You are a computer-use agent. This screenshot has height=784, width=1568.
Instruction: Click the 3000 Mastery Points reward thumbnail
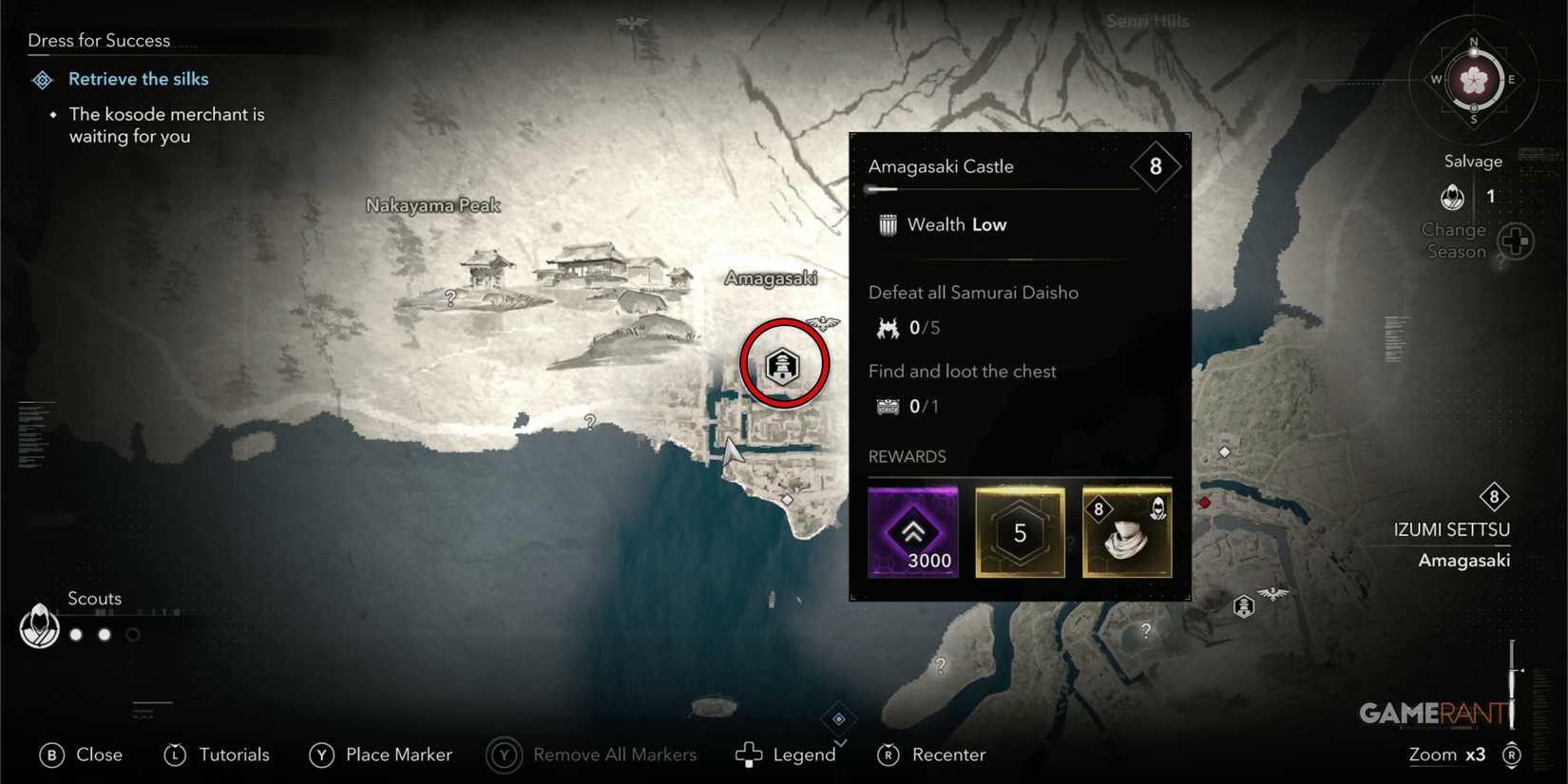(x=913, y=532)
